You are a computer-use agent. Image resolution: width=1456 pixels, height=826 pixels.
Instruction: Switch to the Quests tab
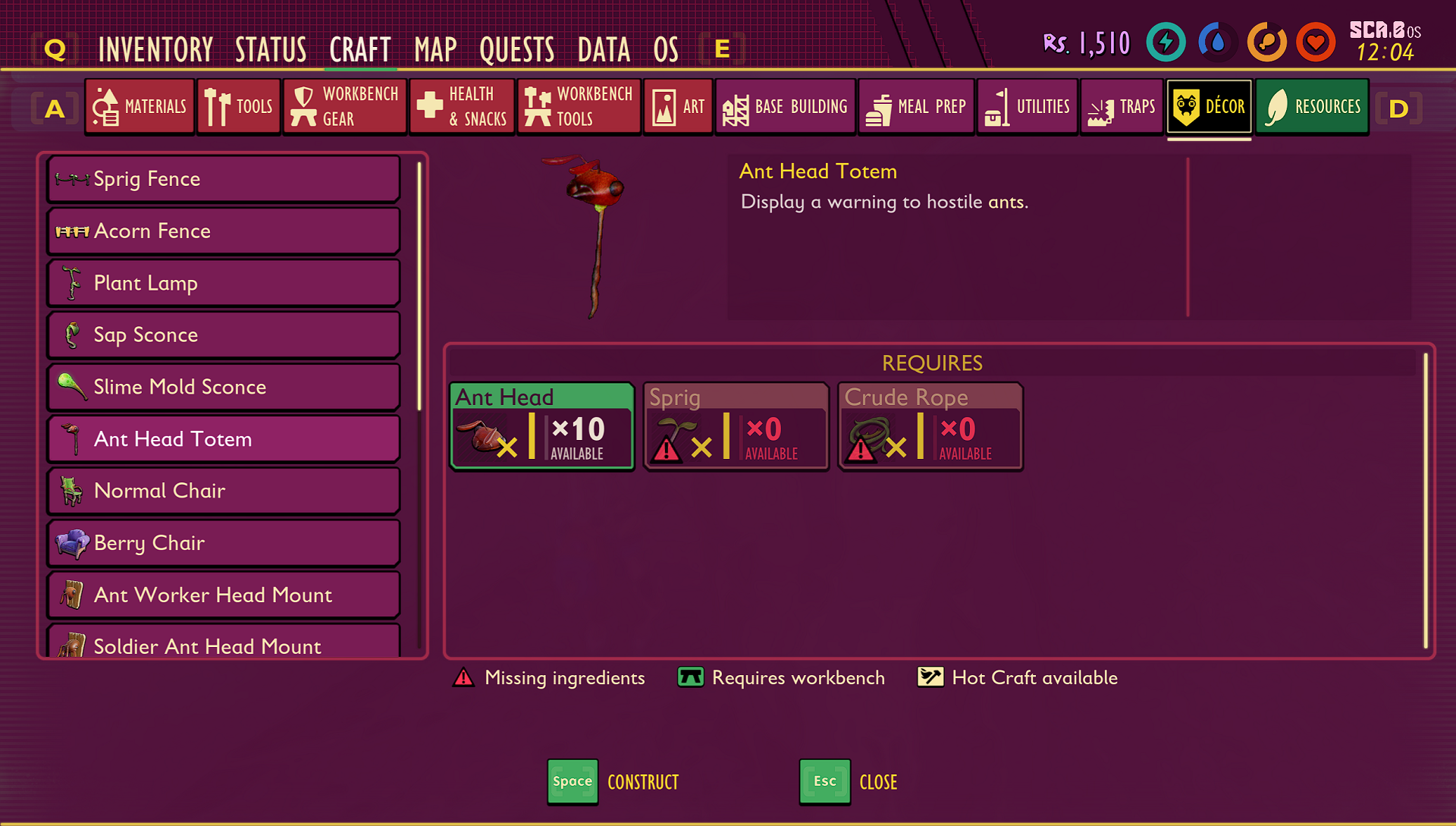[516, 49]
